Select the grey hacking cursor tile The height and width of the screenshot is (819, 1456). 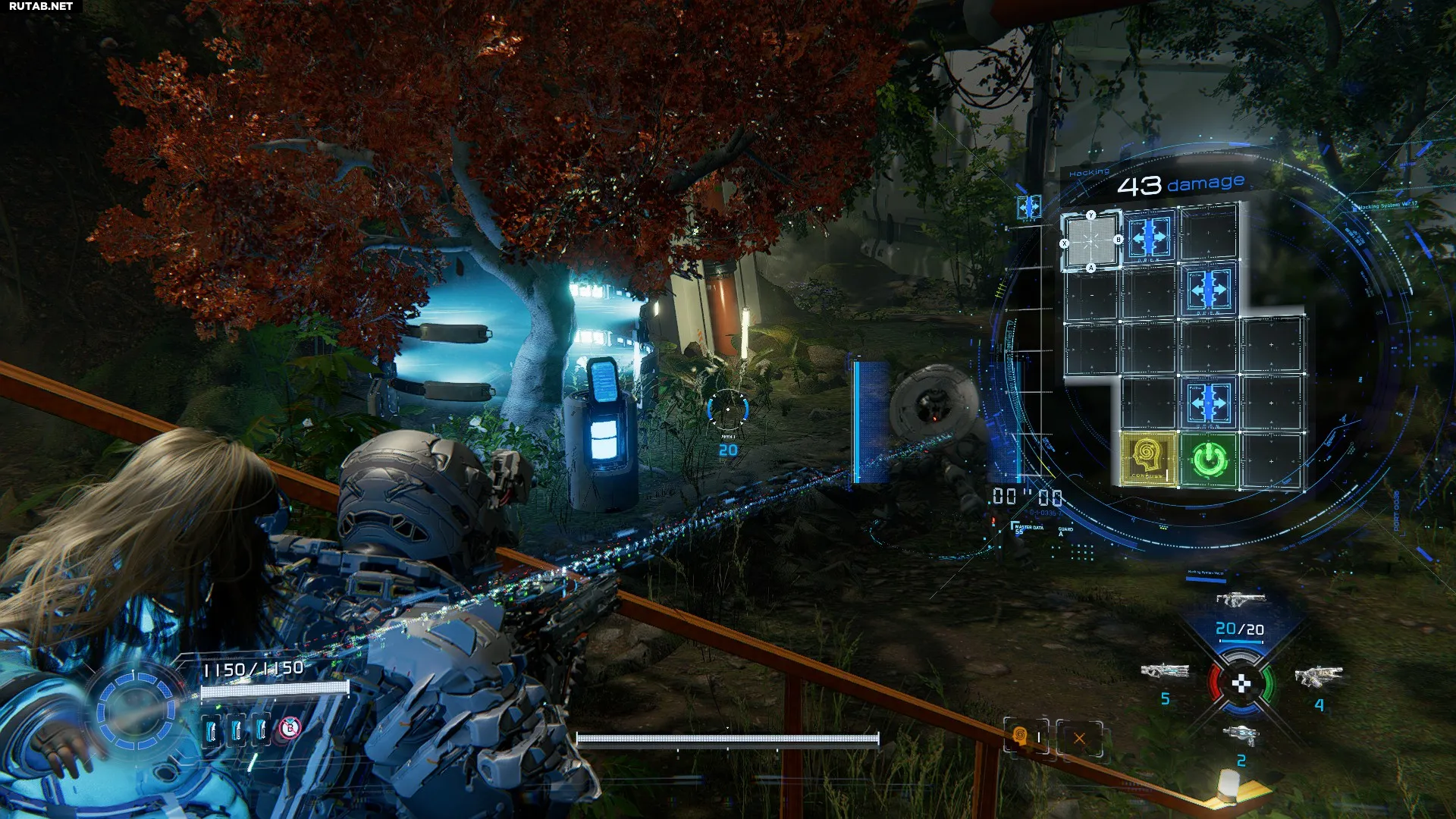pyautogui.click(x=1091, y=242)
